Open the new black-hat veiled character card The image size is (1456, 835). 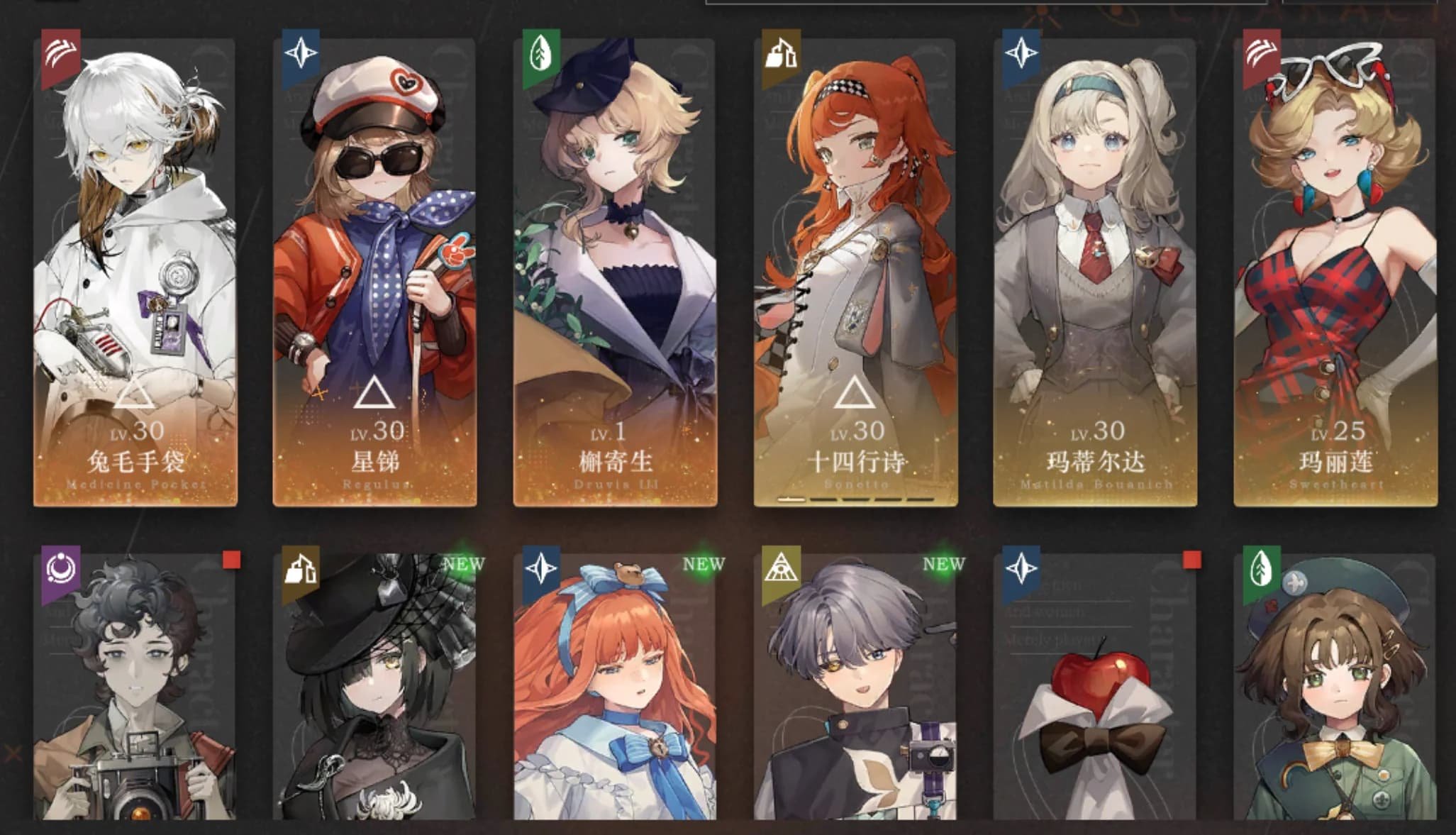tap(375, 687)
